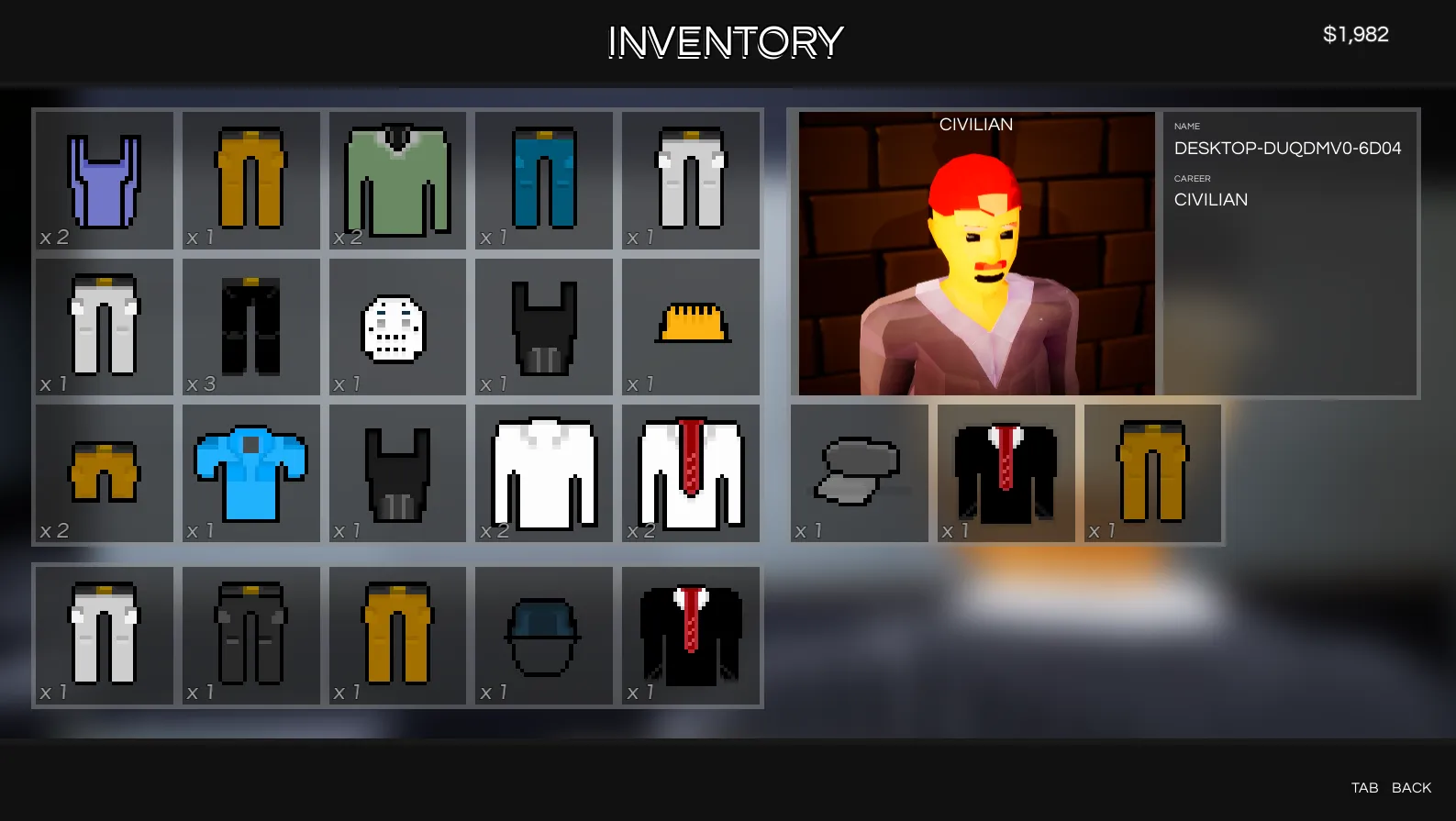Click the $1,982 money display
The width and height of the screenshot is (1456, 821).
point(1358,34)
